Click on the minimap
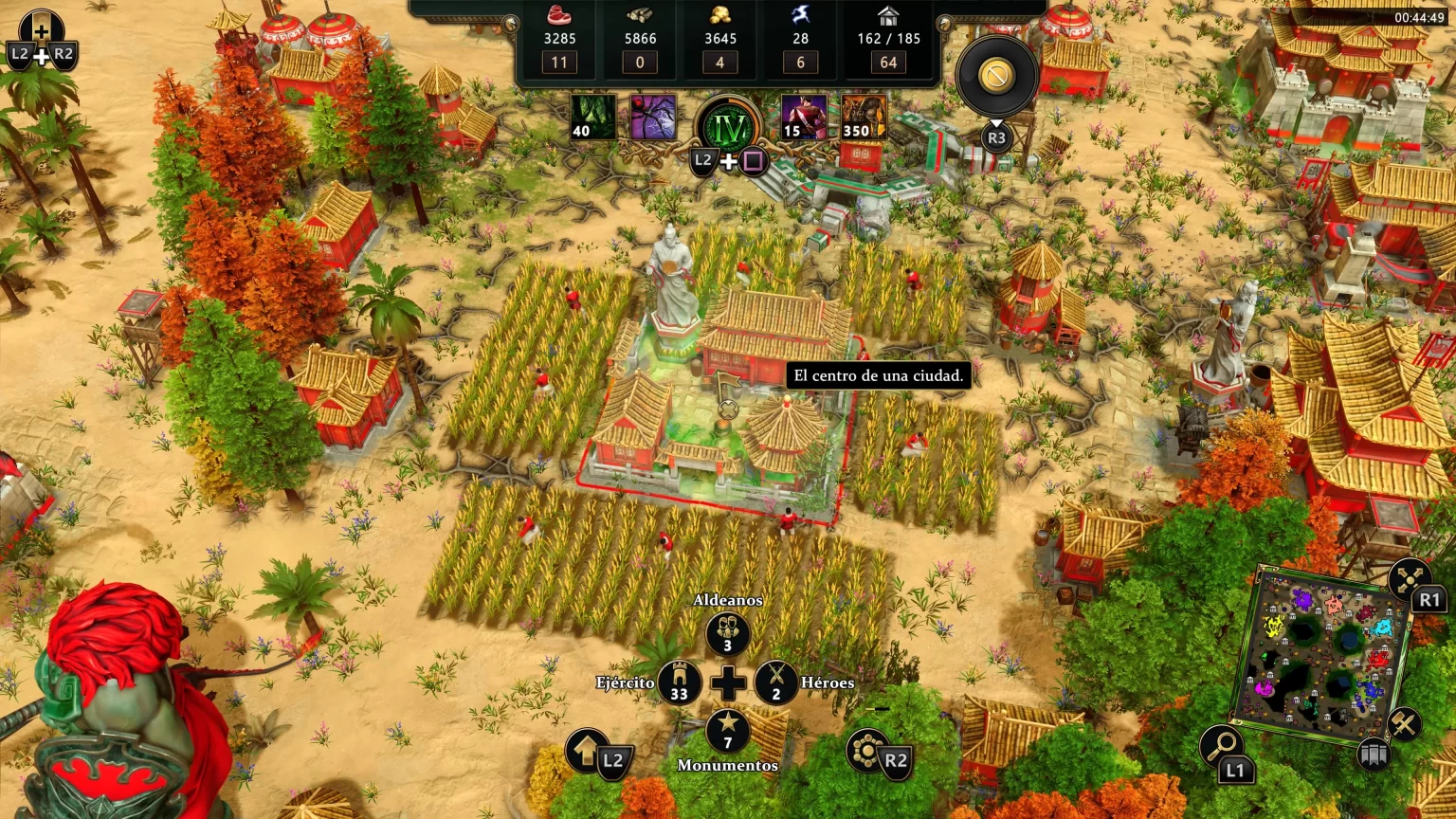 1321,654
